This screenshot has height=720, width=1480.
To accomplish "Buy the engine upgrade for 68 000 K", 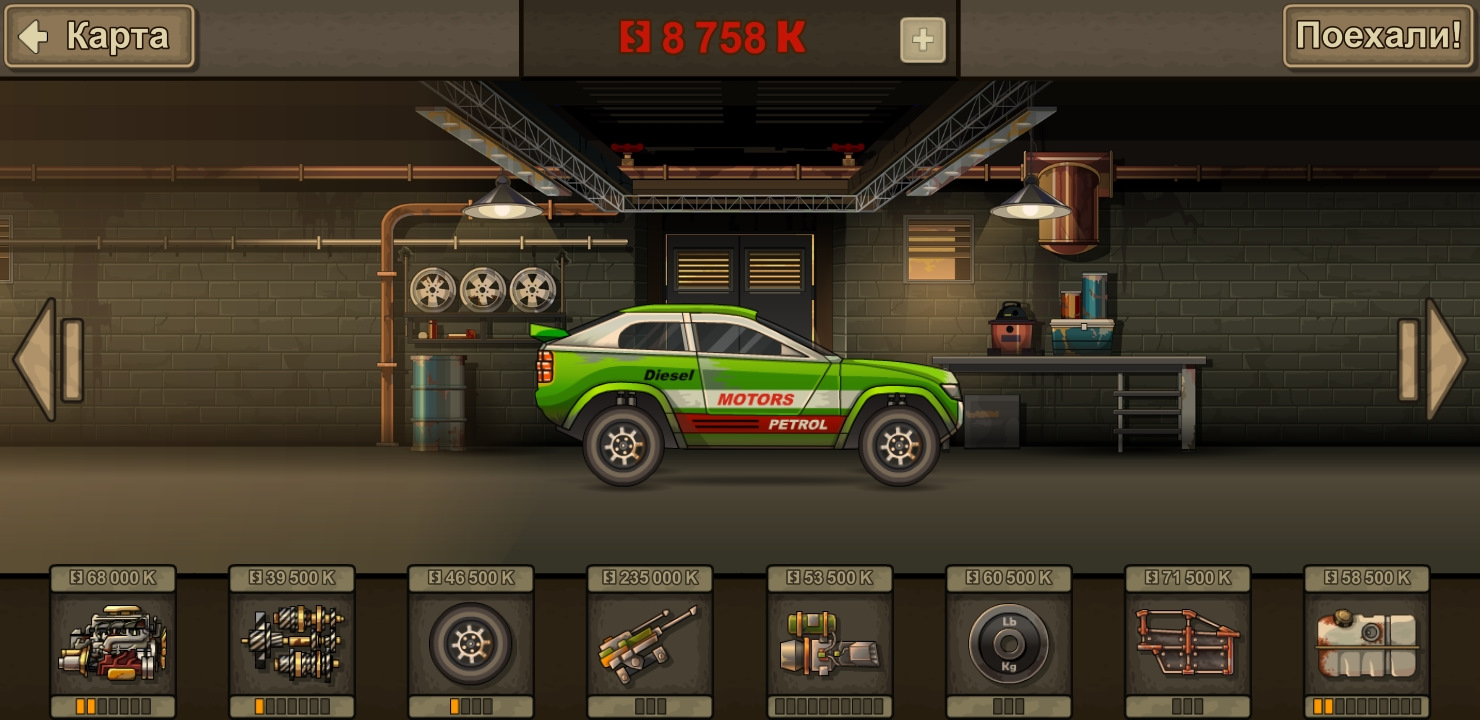I will pos(113,642).
